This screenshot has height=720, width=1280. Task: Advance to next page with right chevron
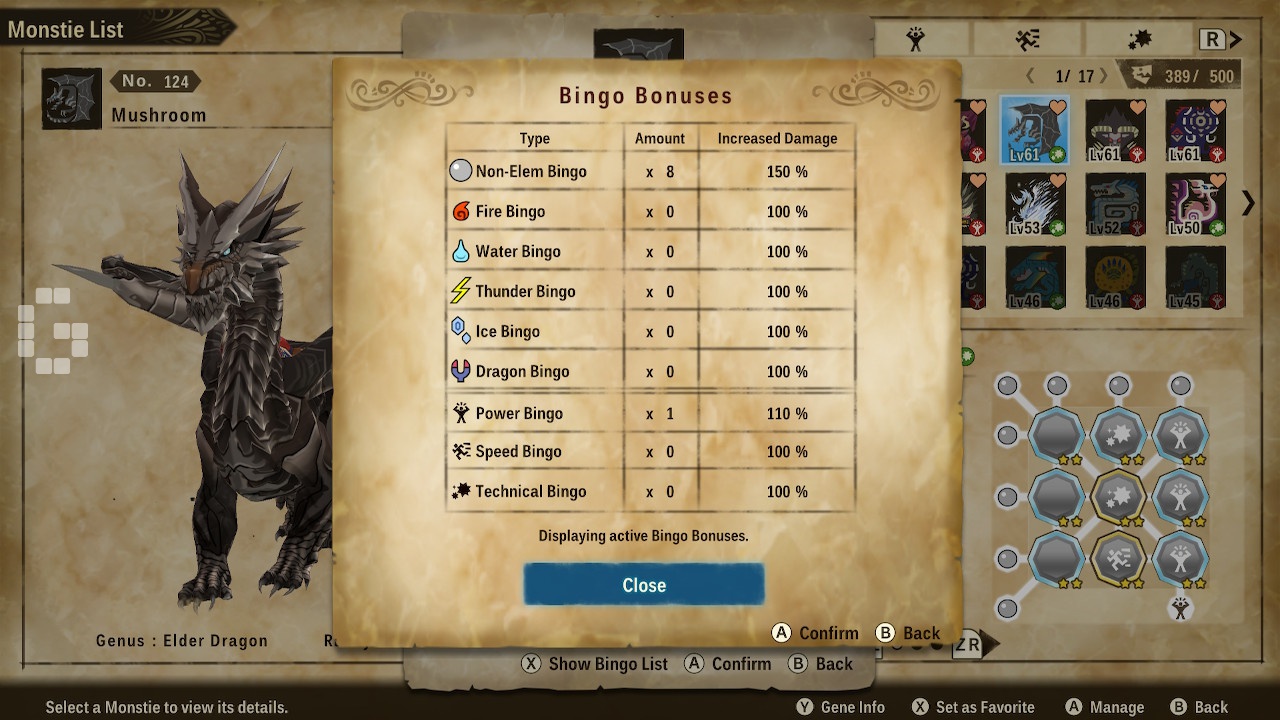[1106, 75]
